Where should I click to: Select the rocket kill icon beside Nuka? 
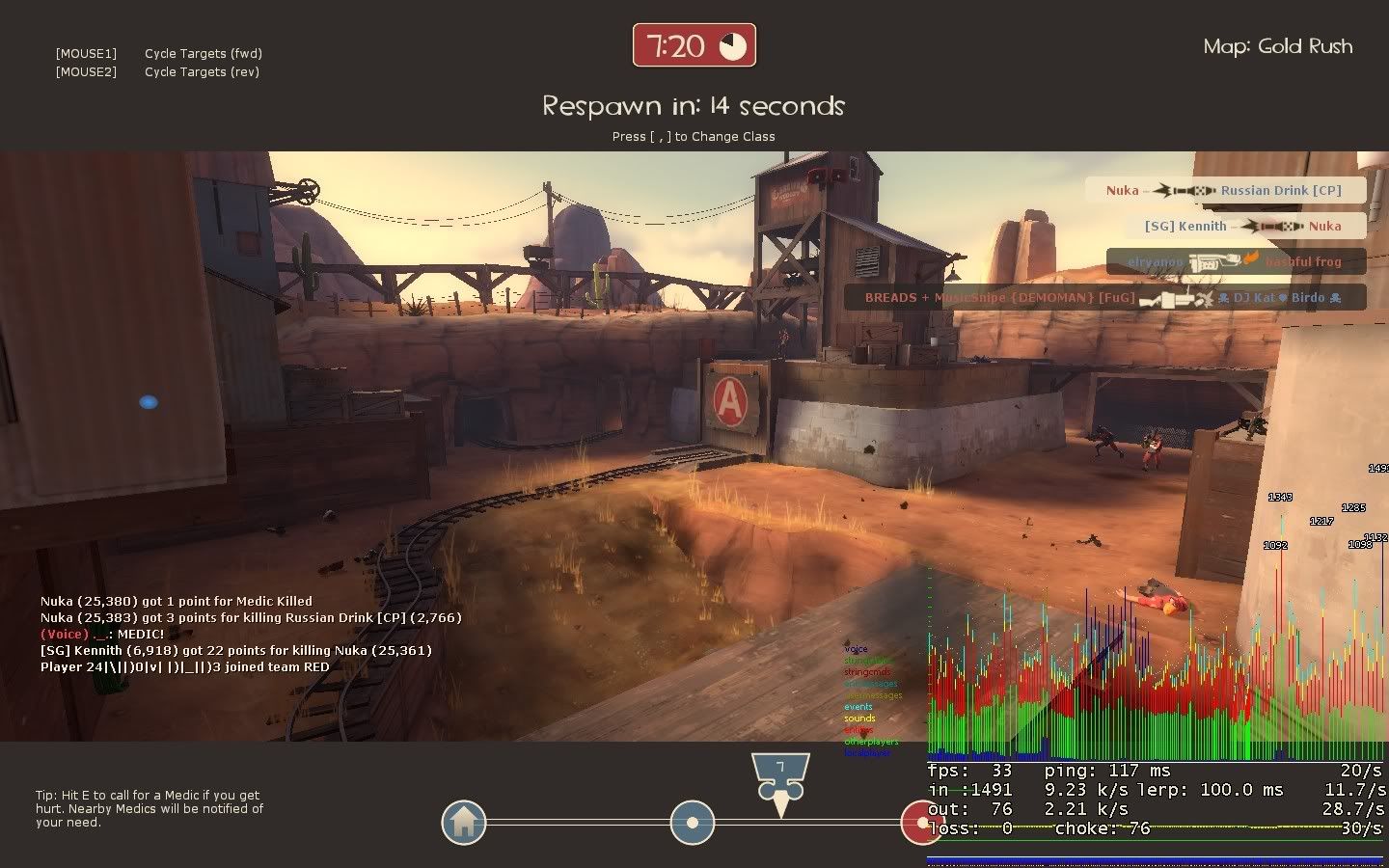click(x=1184, y=191)
